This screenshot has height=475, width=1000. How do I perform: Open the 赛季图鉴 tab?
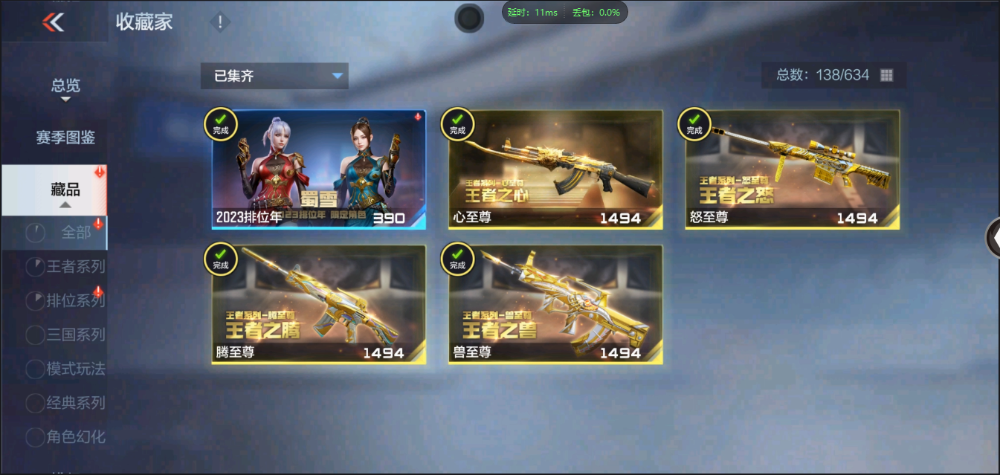coord(66,137)
